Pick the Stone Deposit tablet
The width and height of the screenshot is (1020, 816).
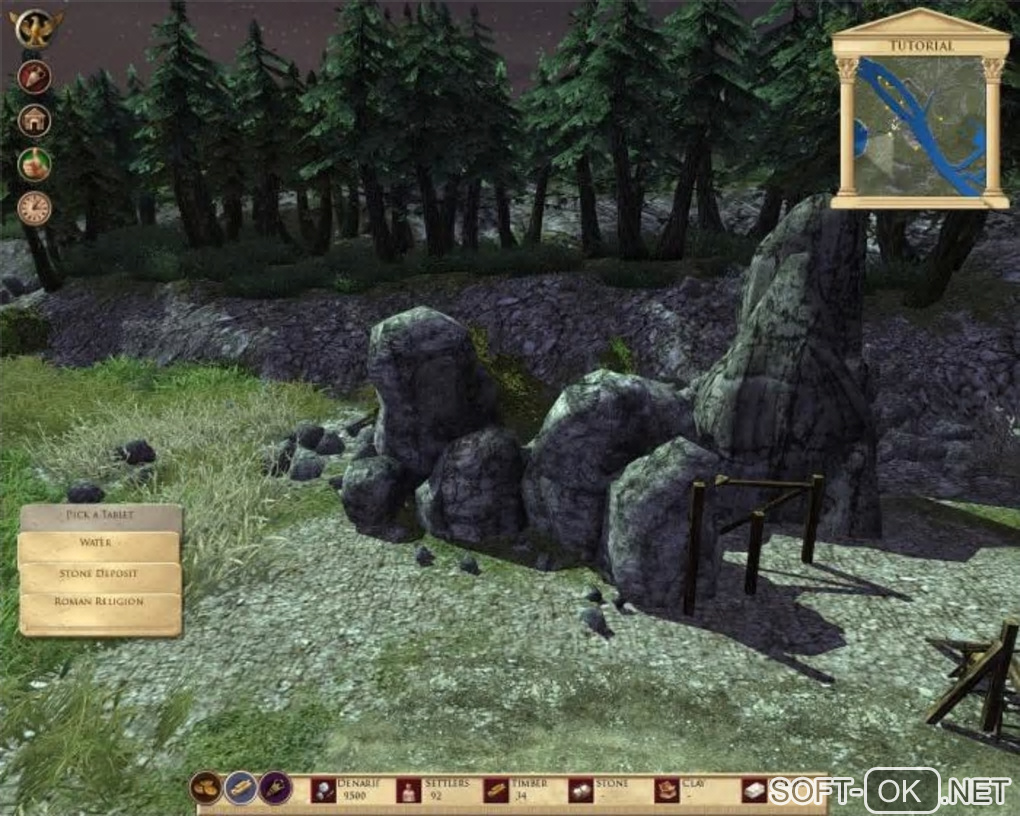tap(99, 575)
